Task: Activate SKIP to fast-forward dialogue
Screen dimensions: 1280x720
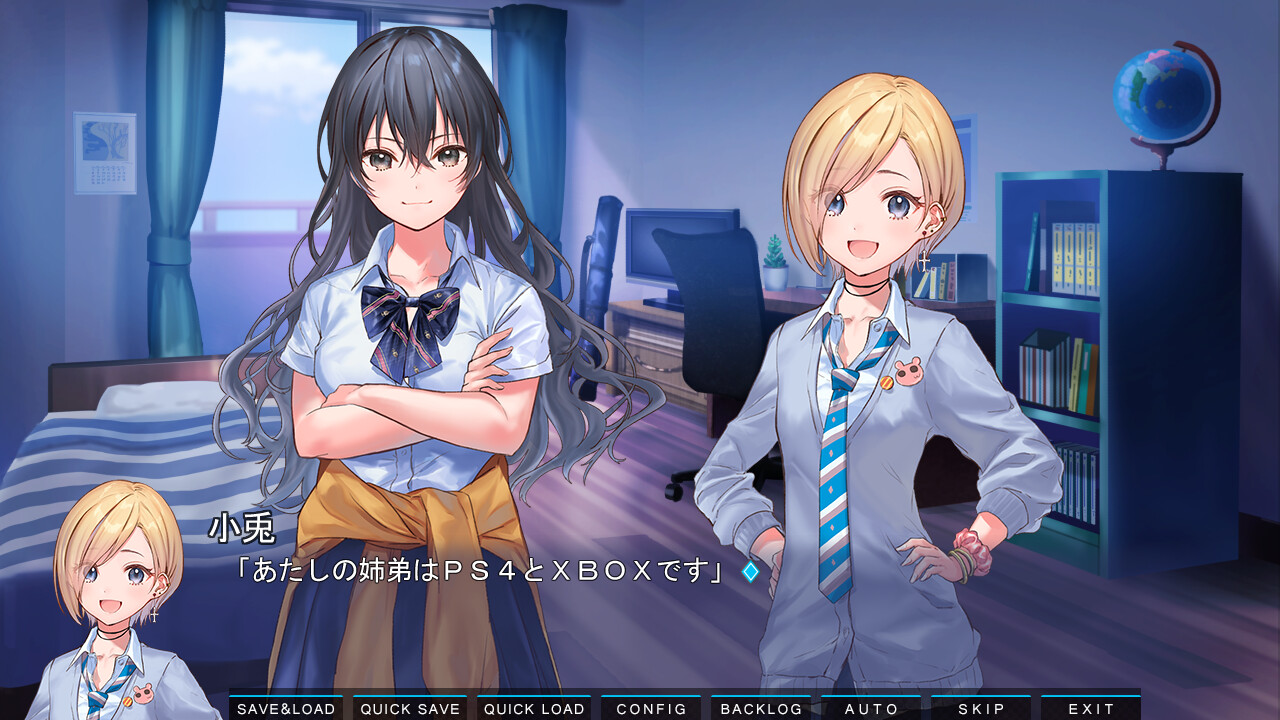Action: [981, 708]
